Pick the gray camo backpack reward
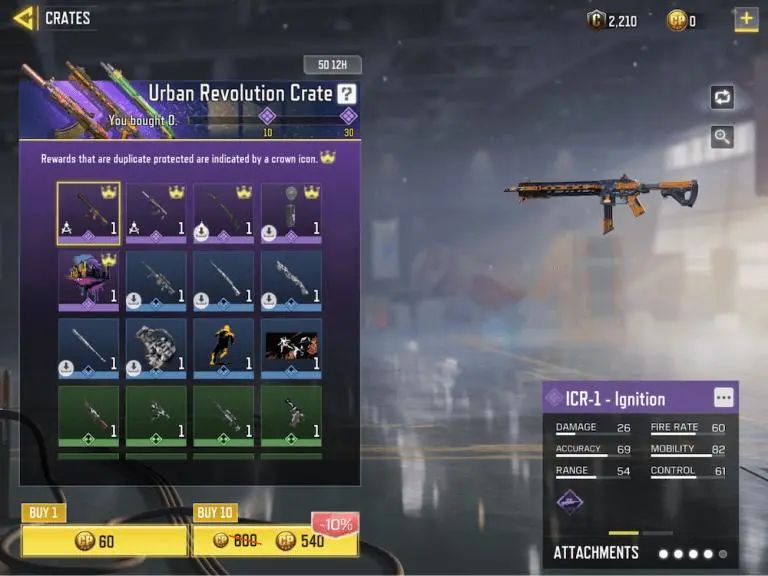 156,348
